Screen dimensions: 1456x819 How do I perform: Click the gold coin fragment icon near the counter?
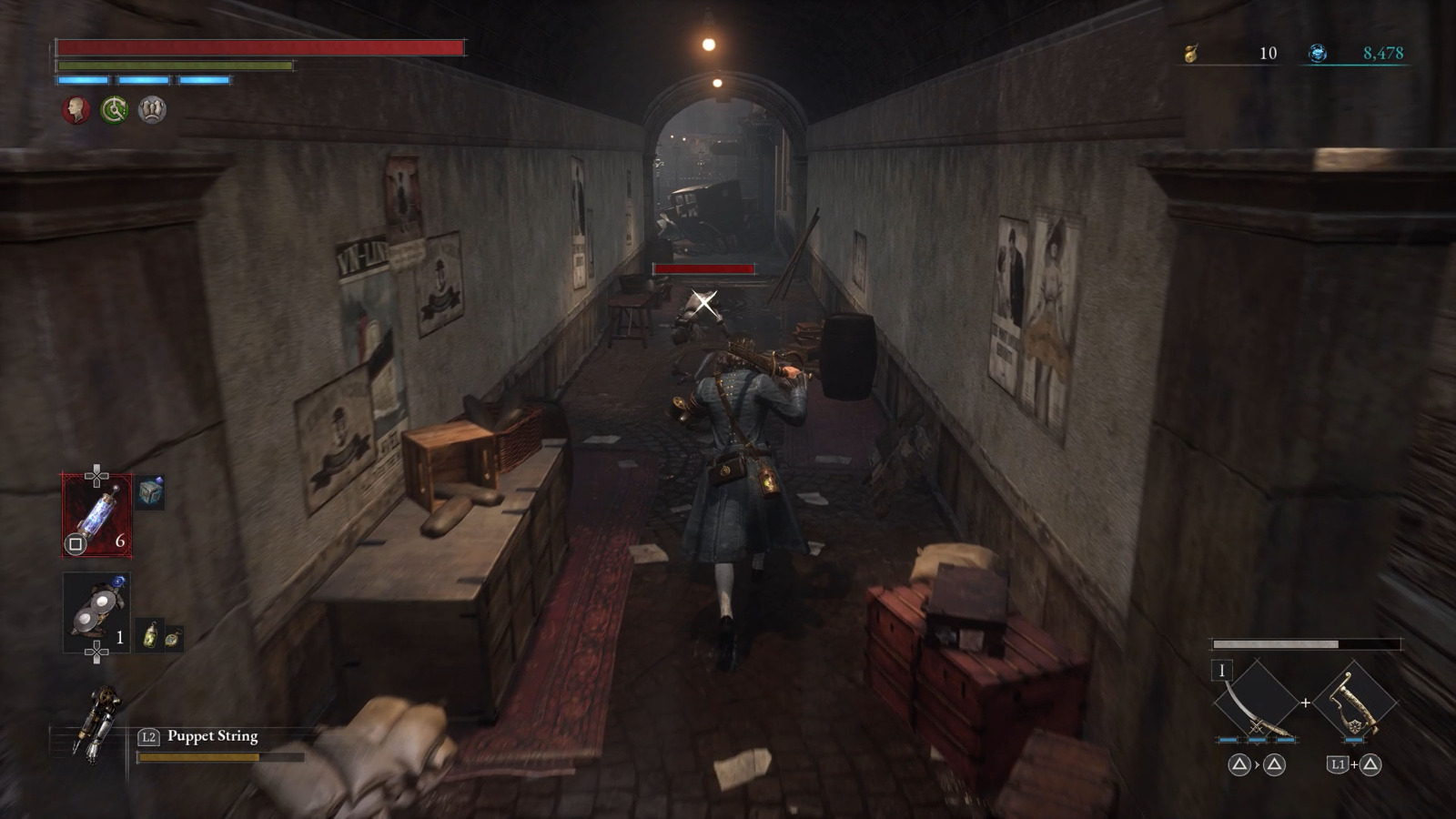1190,55
